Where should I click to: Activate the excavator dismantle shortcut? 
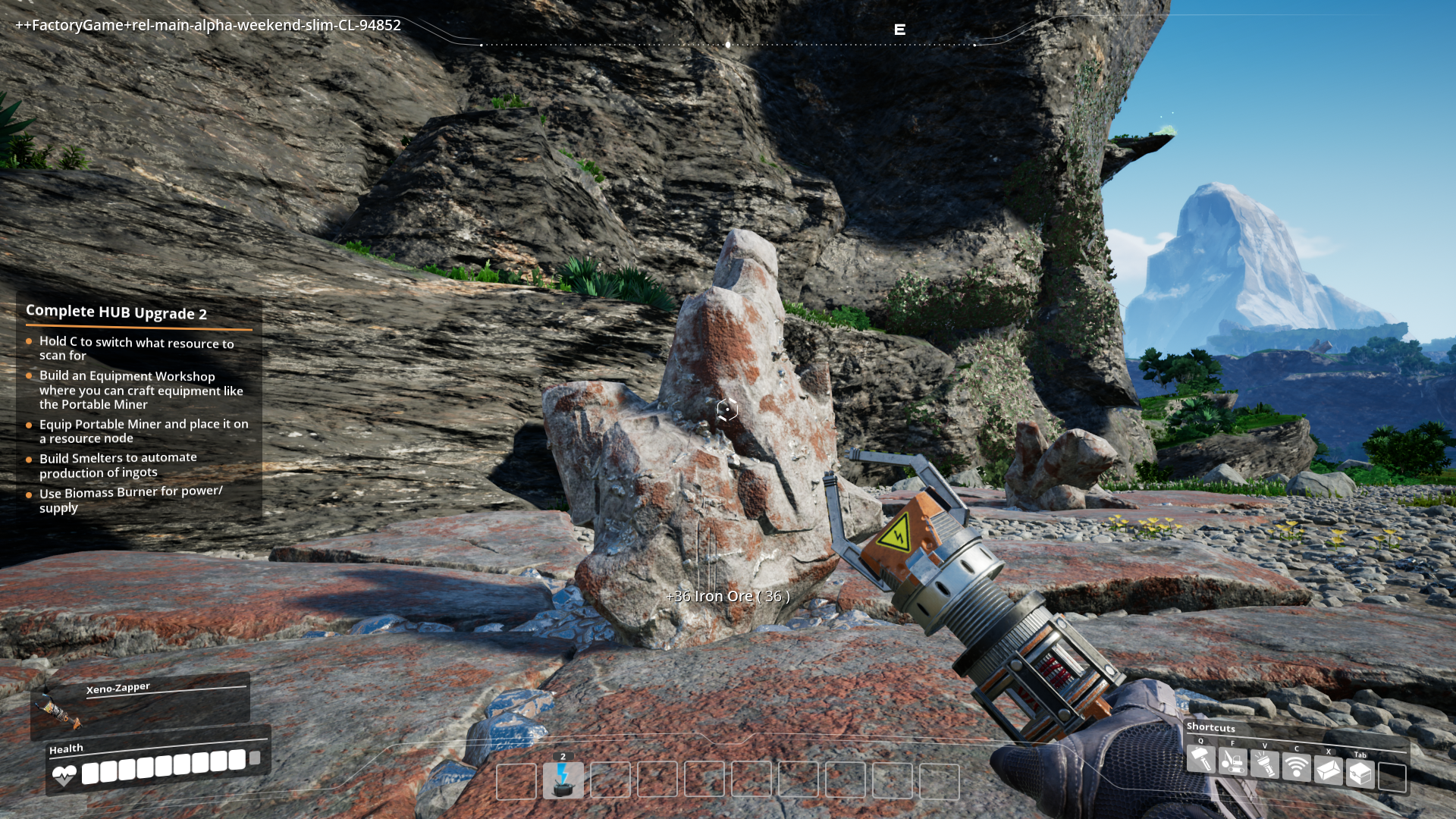[x=1233, y=761]
